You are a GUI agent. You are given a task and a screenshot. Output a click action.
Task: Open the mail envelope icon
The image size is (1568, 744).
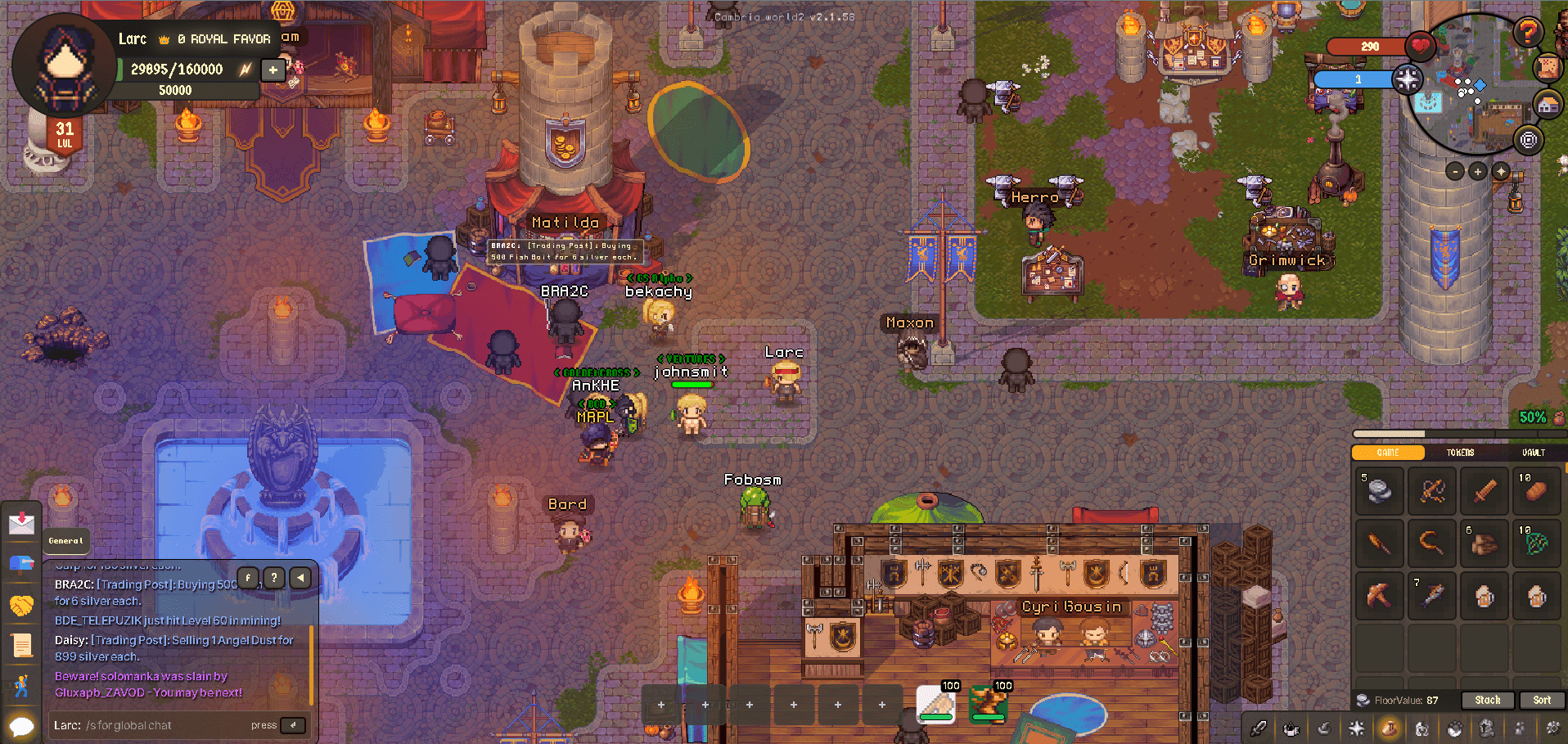coord(22,524)
